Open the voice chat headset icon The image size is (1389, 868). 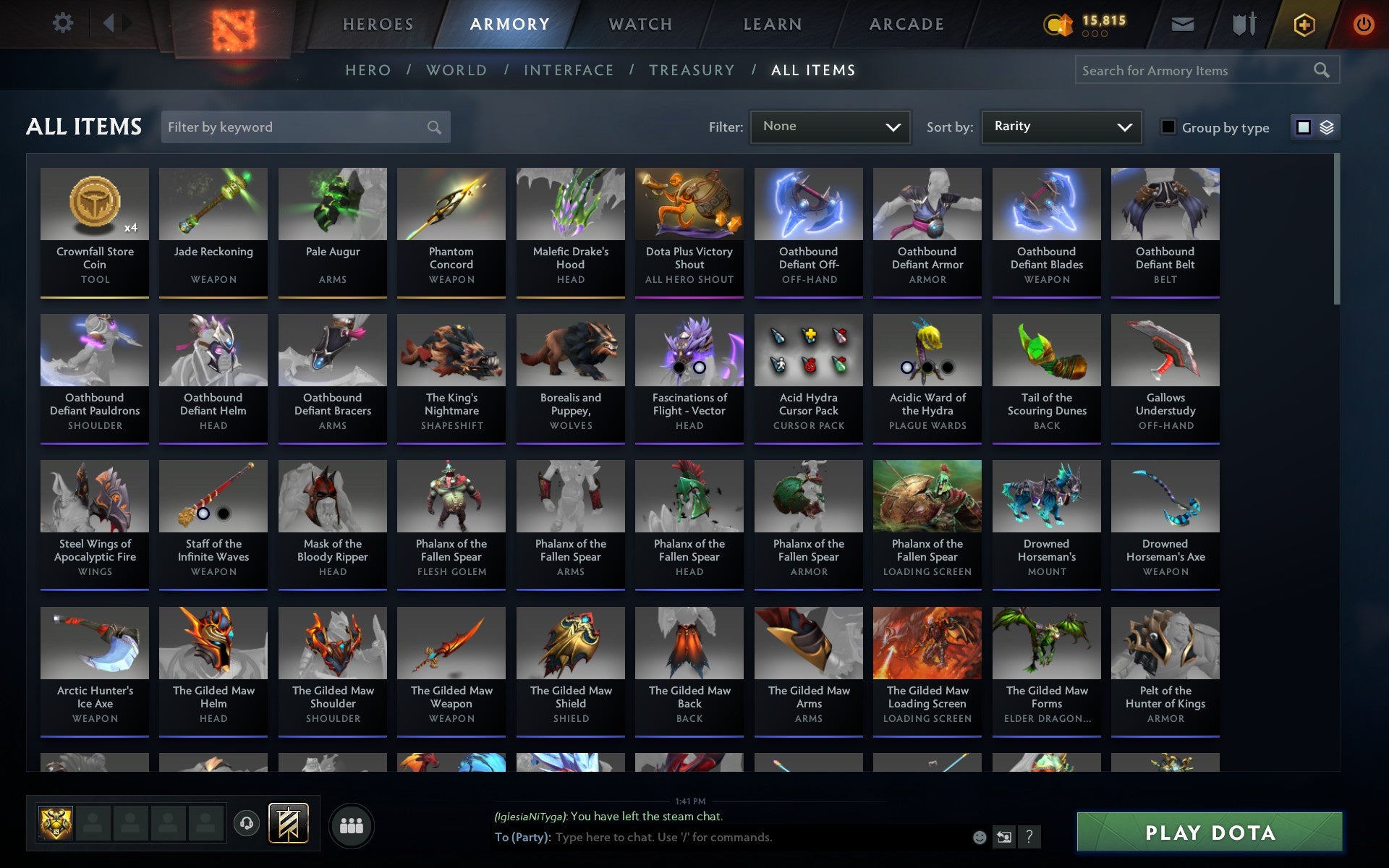click(x=246, y=822)
